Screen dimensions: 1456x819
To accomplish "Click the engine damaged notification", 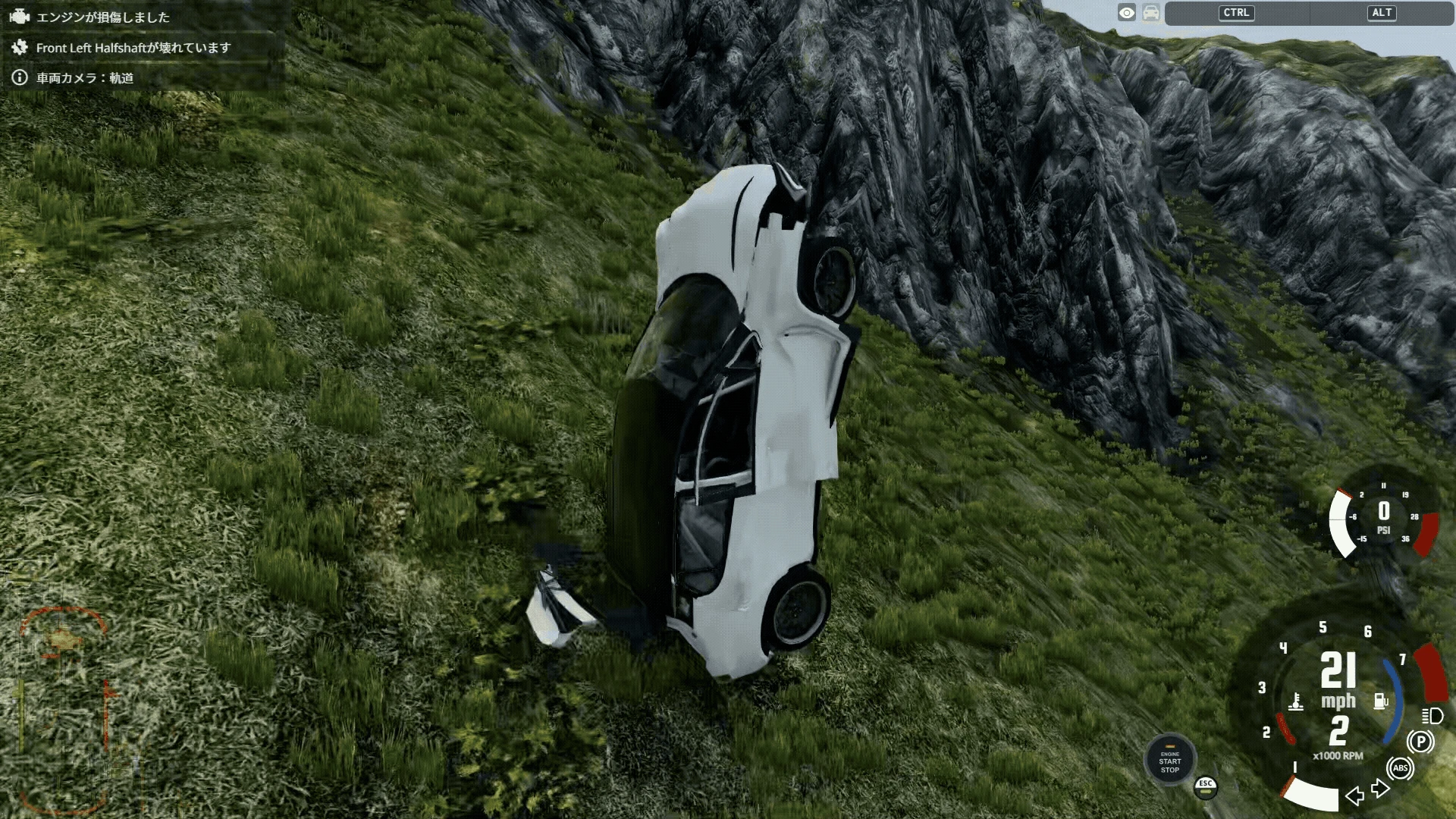I will click(x=102, y=17).
